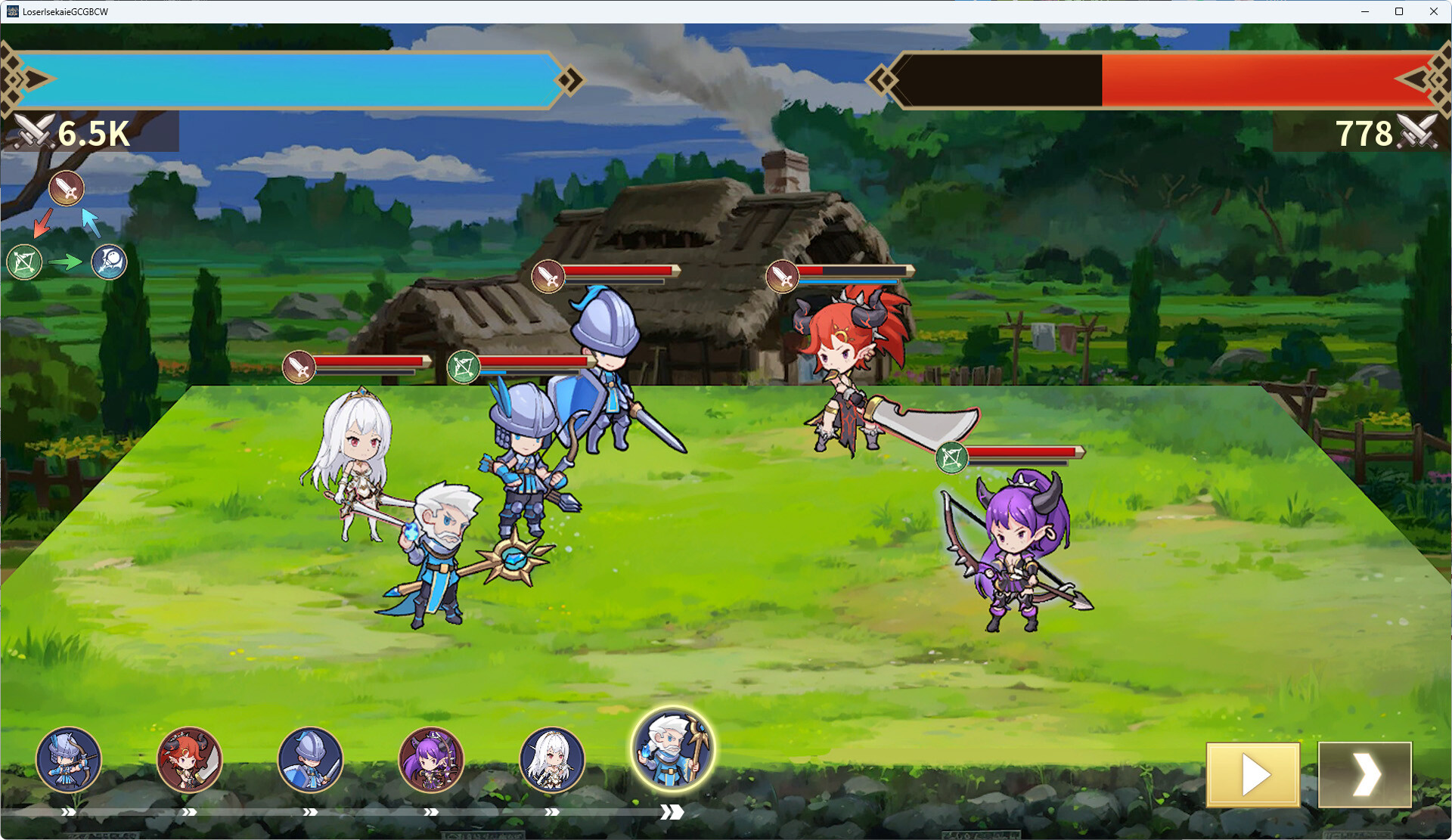Click the gold play button
The width and height of the screenshot is (1452, 840).
click(1252, 774)
